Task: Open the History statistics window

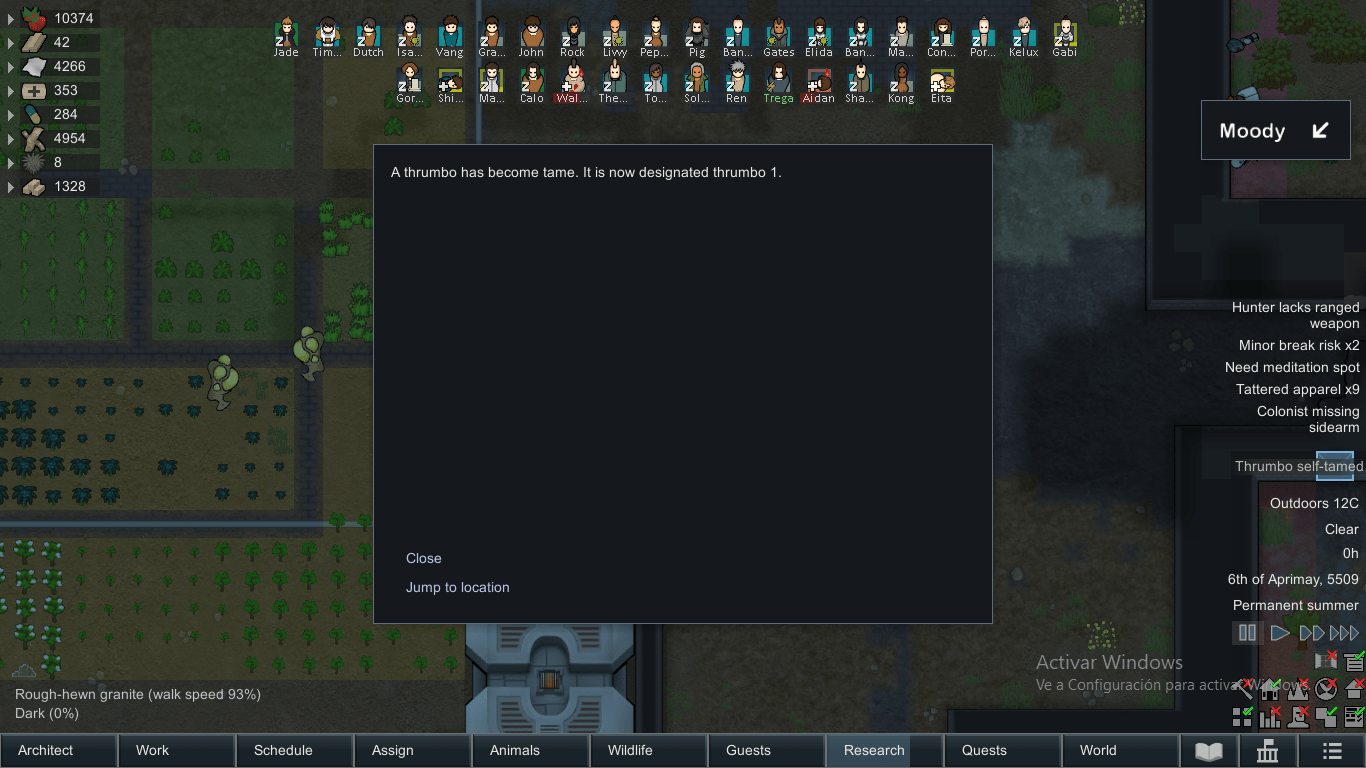Action: 1268,750
